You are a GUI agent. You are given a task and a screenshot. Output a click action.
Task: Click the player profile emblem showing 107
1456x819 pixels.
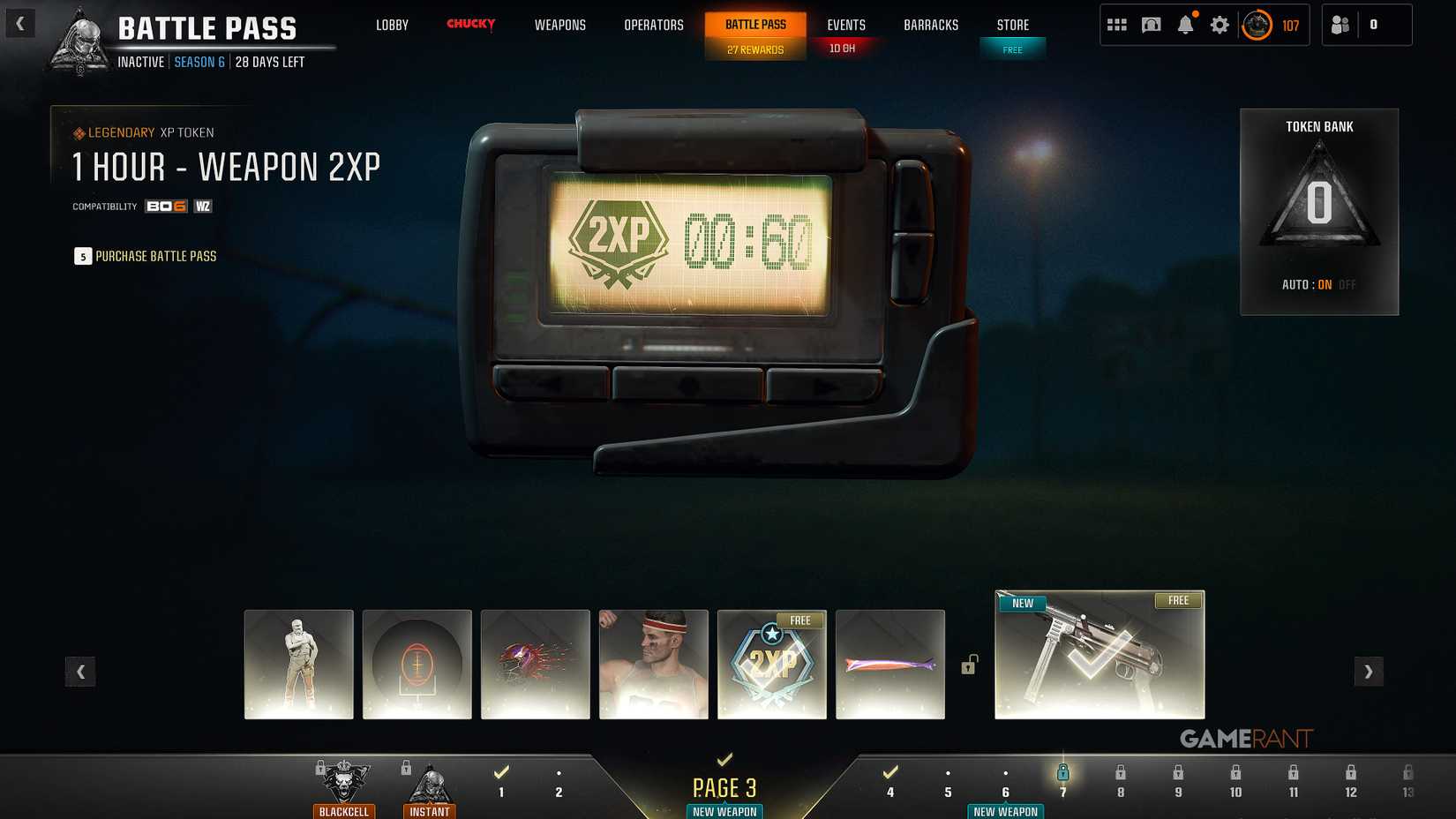coord(1256,26)
